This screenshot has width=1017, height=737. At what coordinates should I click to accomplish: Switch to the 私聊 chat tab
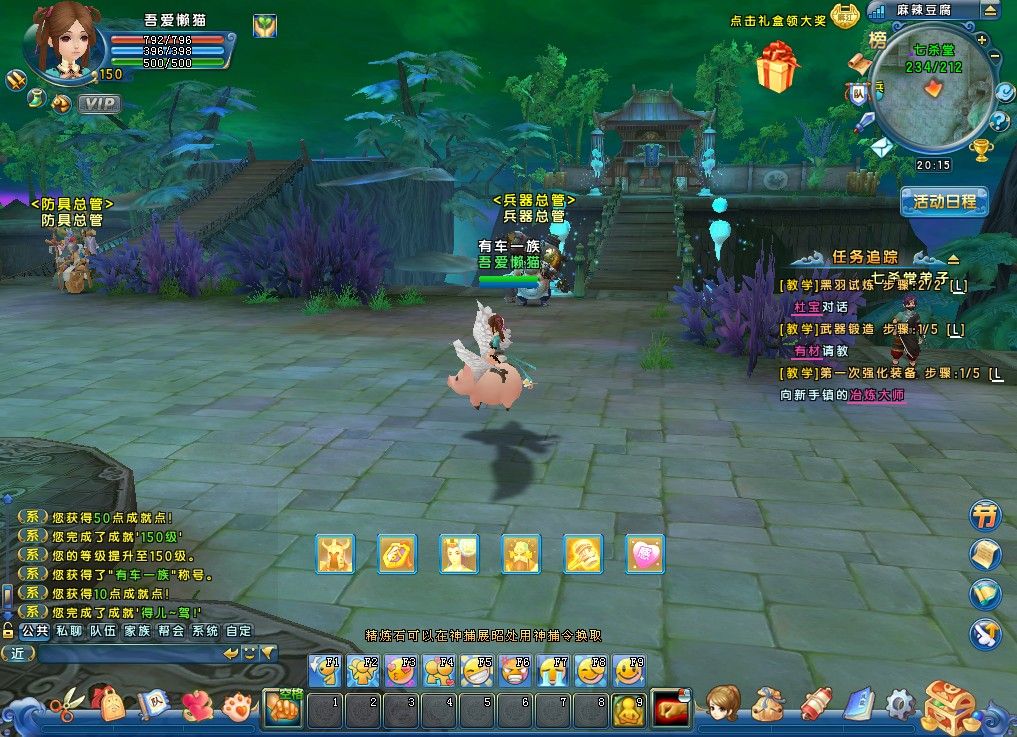point(68,631)
